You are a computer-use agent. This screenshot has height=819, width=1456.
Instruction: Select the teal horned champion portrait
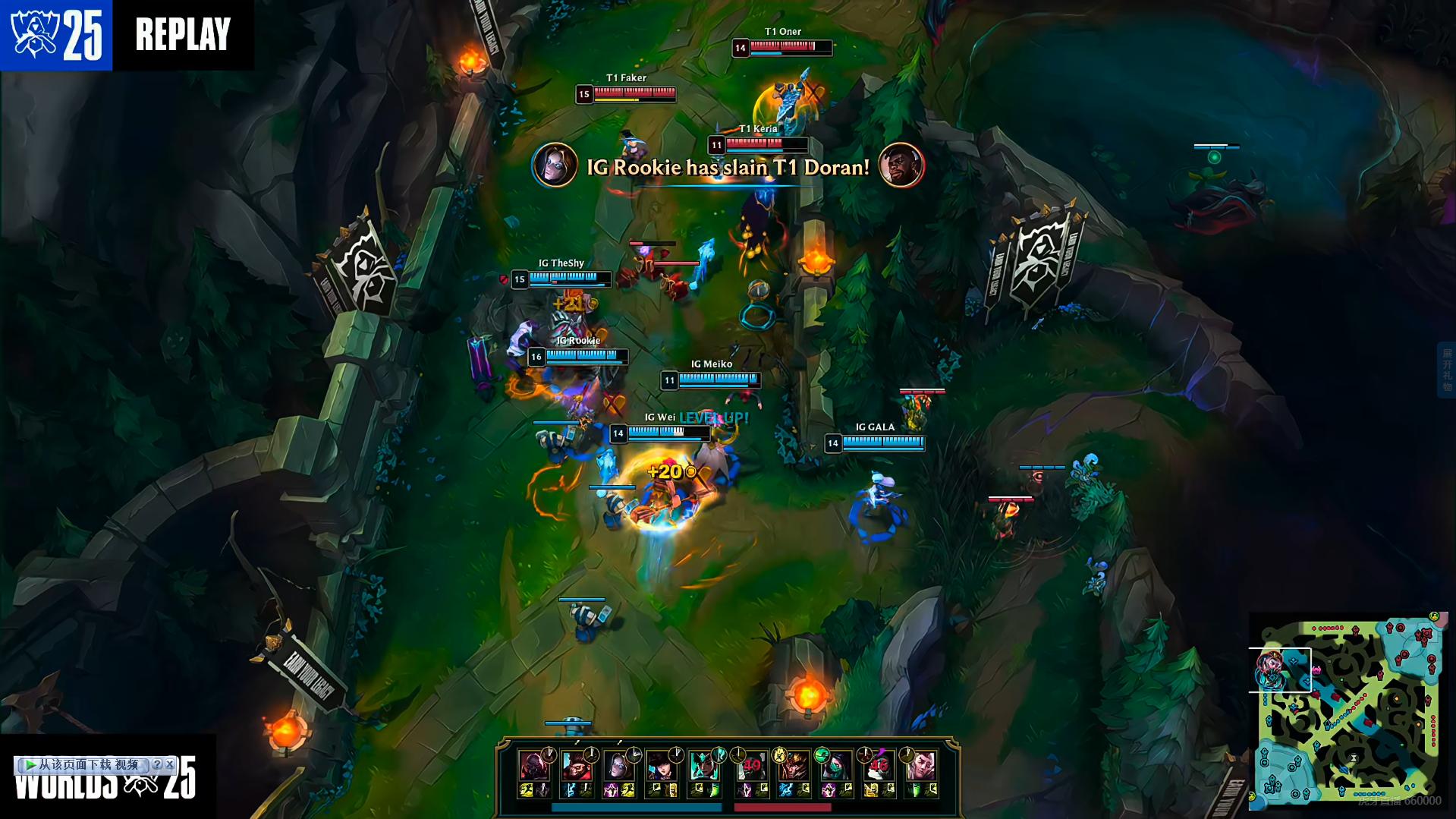703,767
